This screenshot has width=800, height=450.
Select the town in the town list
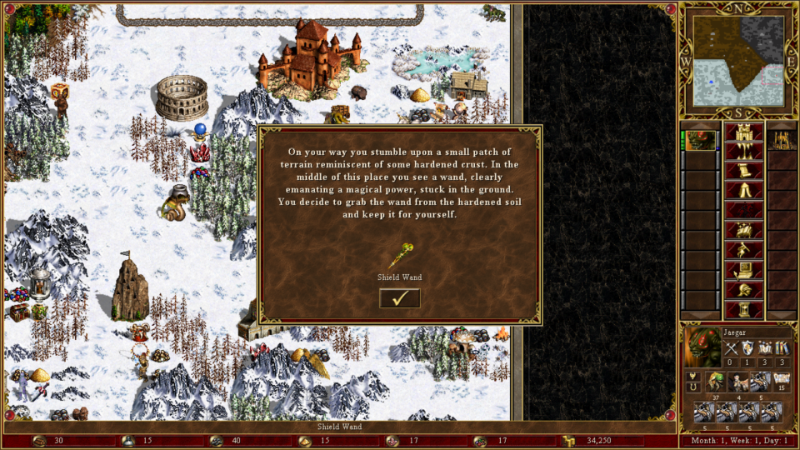click(x=782, y=141)
